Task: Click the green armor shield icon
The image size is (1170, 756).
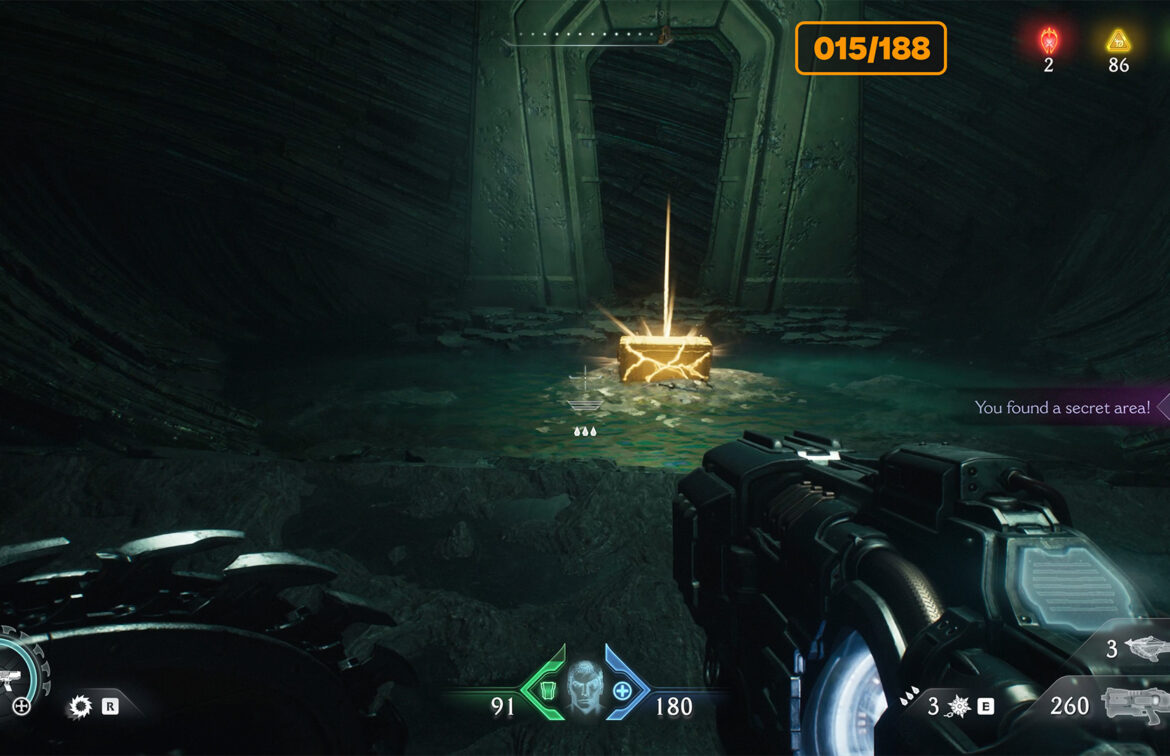Action: tap(545, 690)
